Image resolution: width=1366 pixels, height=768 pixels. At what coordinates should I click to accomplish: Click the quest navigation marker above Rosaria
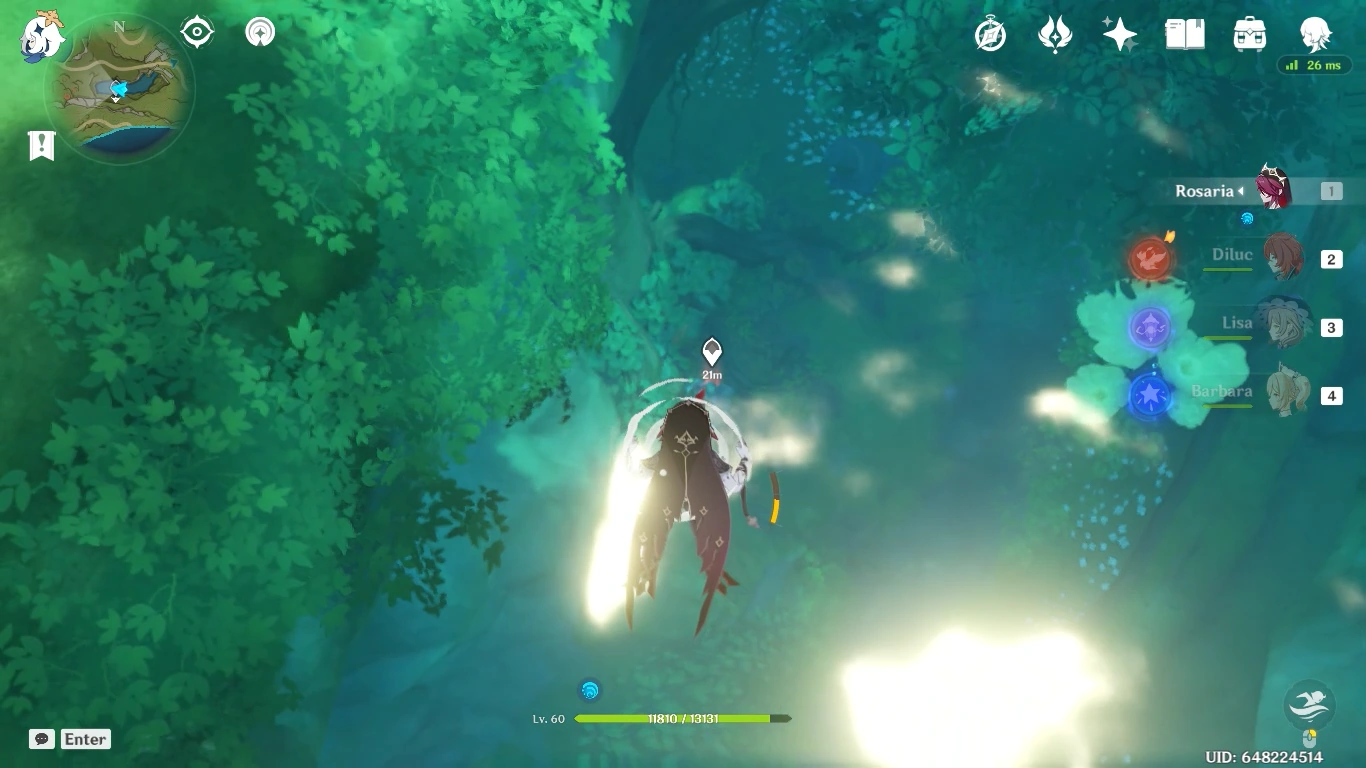tap(712, 352)
